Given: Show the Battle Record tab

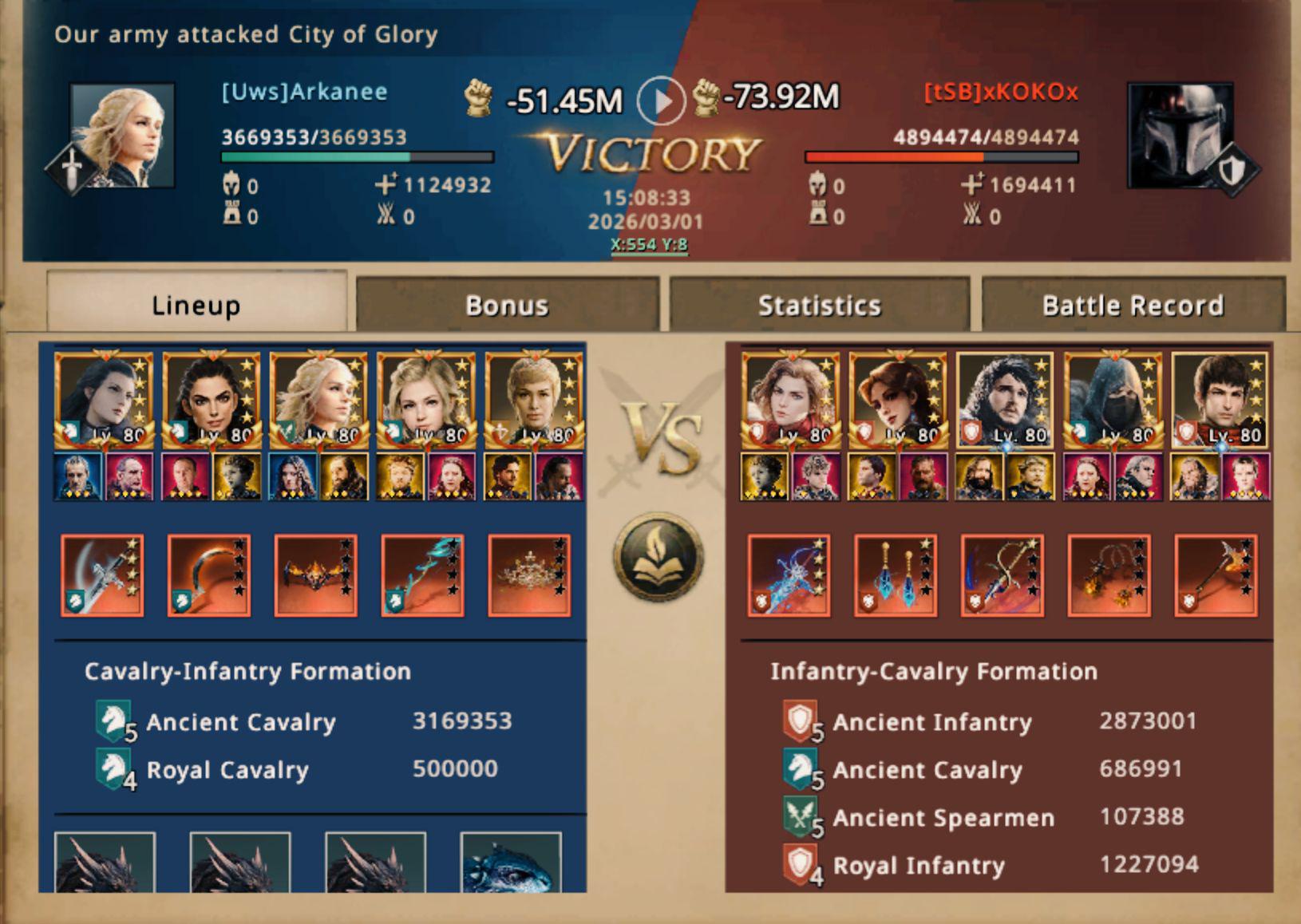Looking at the screenshot, I should [1133, 305].
